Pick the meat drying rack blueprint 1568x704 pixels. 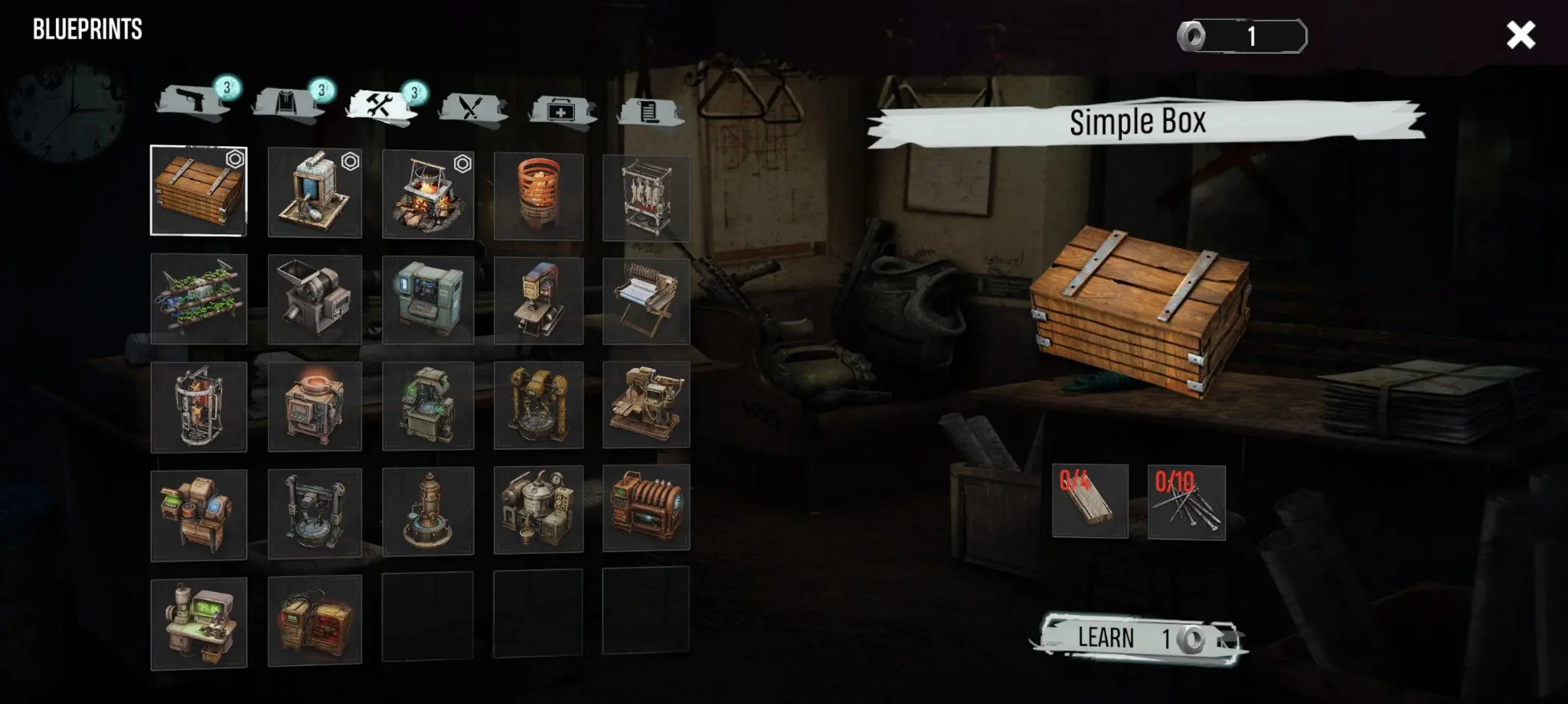click(645, 198)
